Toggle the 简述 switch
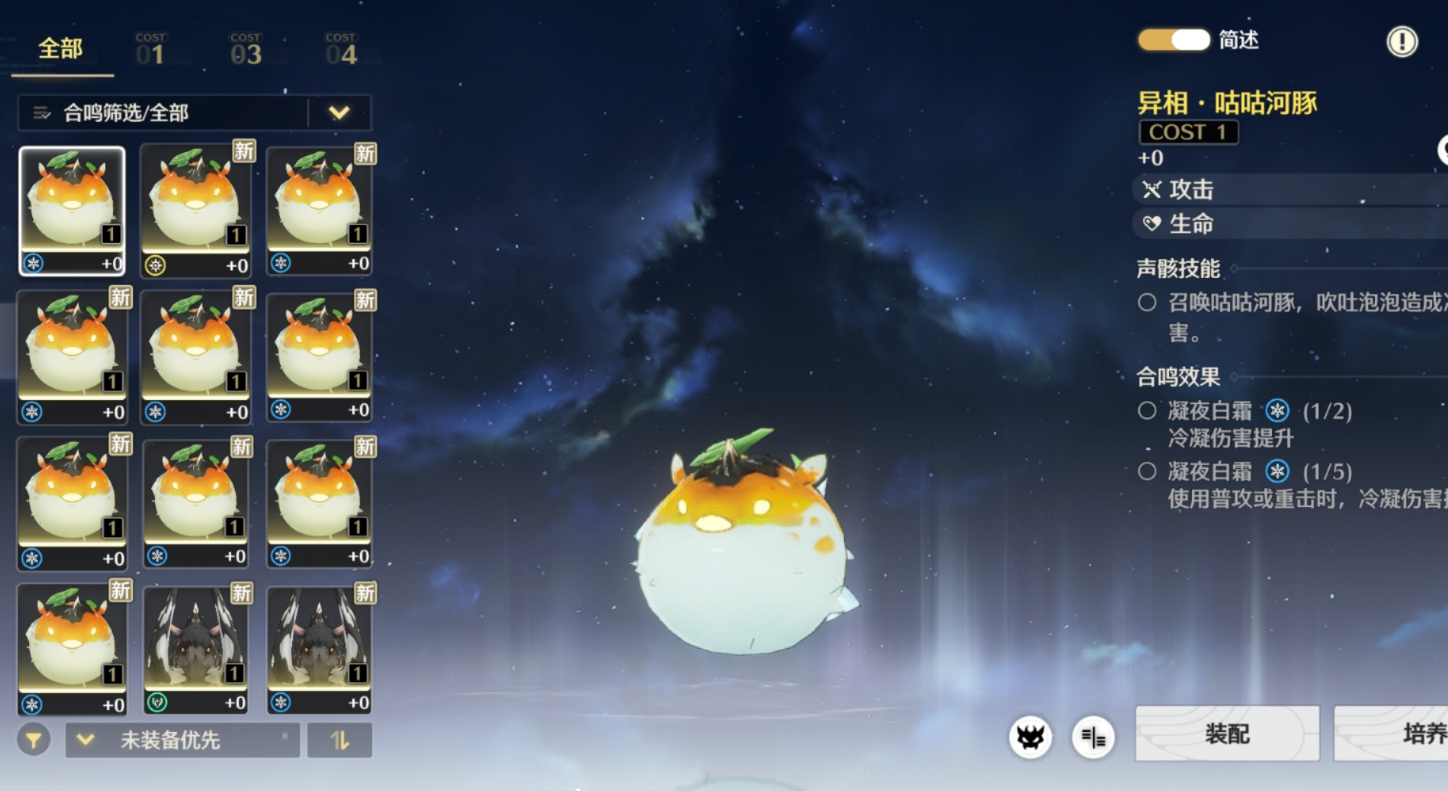This screenshot has width=1448, height=791. pyautogui.click(x=1174, y=40)
